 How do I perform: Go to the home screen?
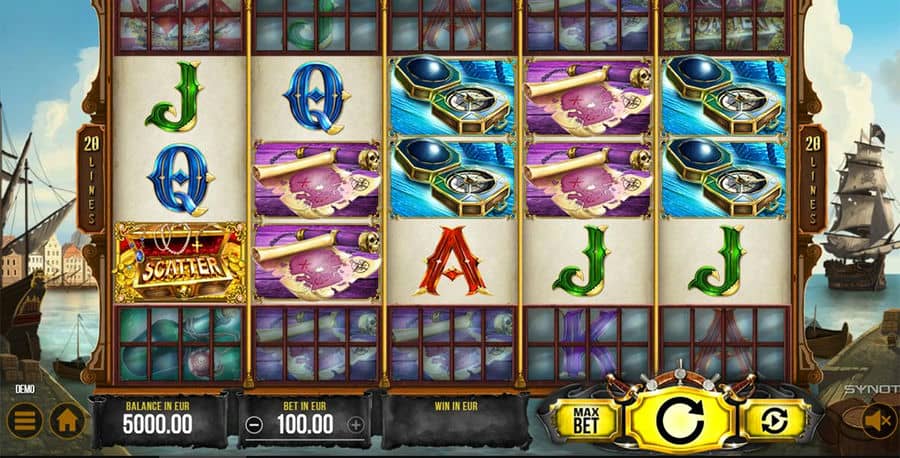[67, 420]
